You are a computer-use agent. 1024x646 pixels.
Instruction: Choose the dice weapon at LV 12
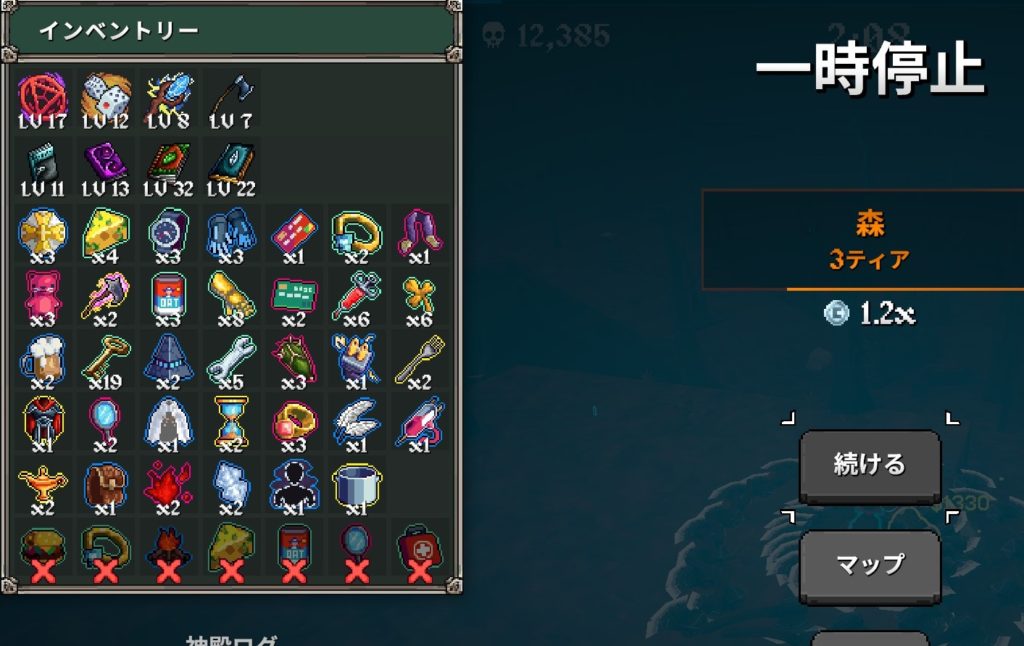(105, 98)
